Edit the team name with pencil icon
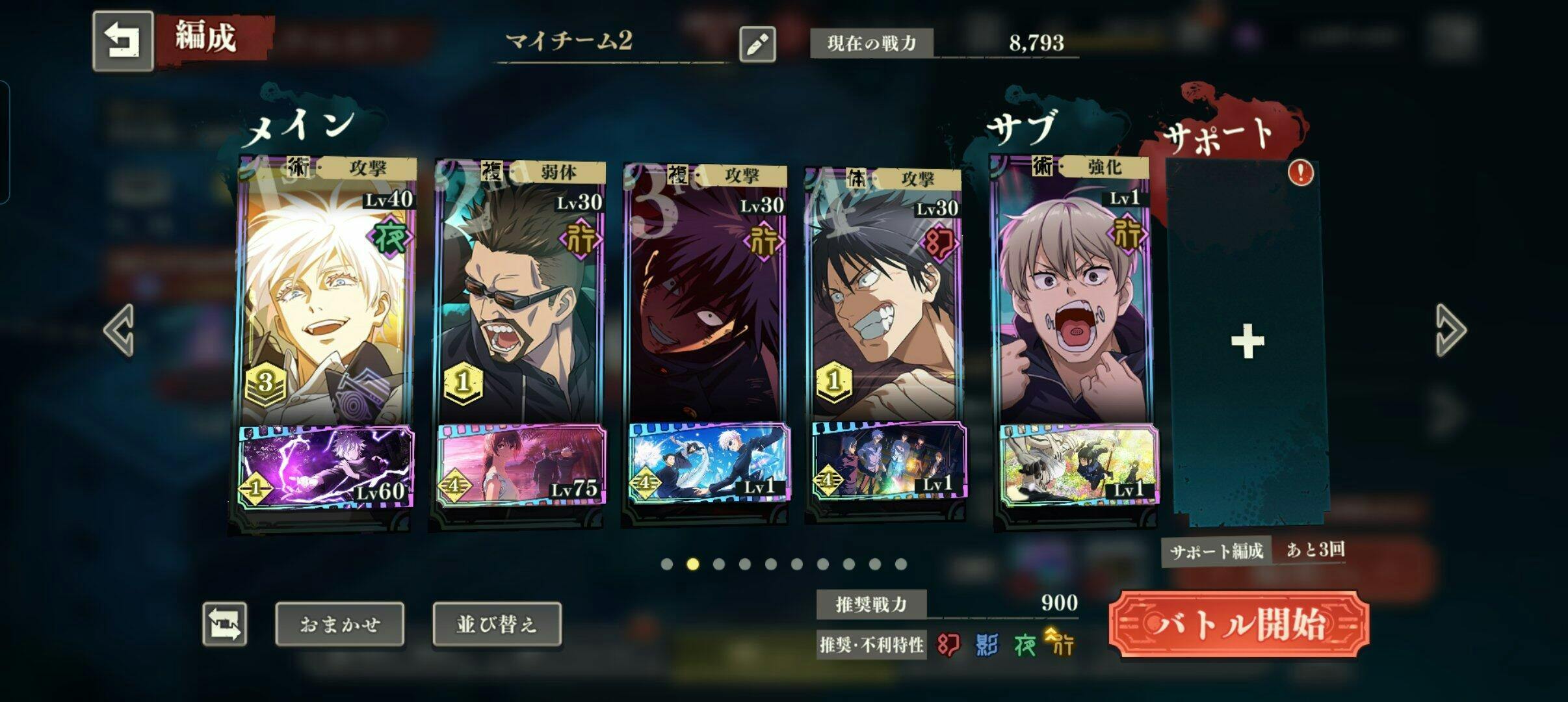Viewport: 1568px width, 702px height. coord(757,44)
